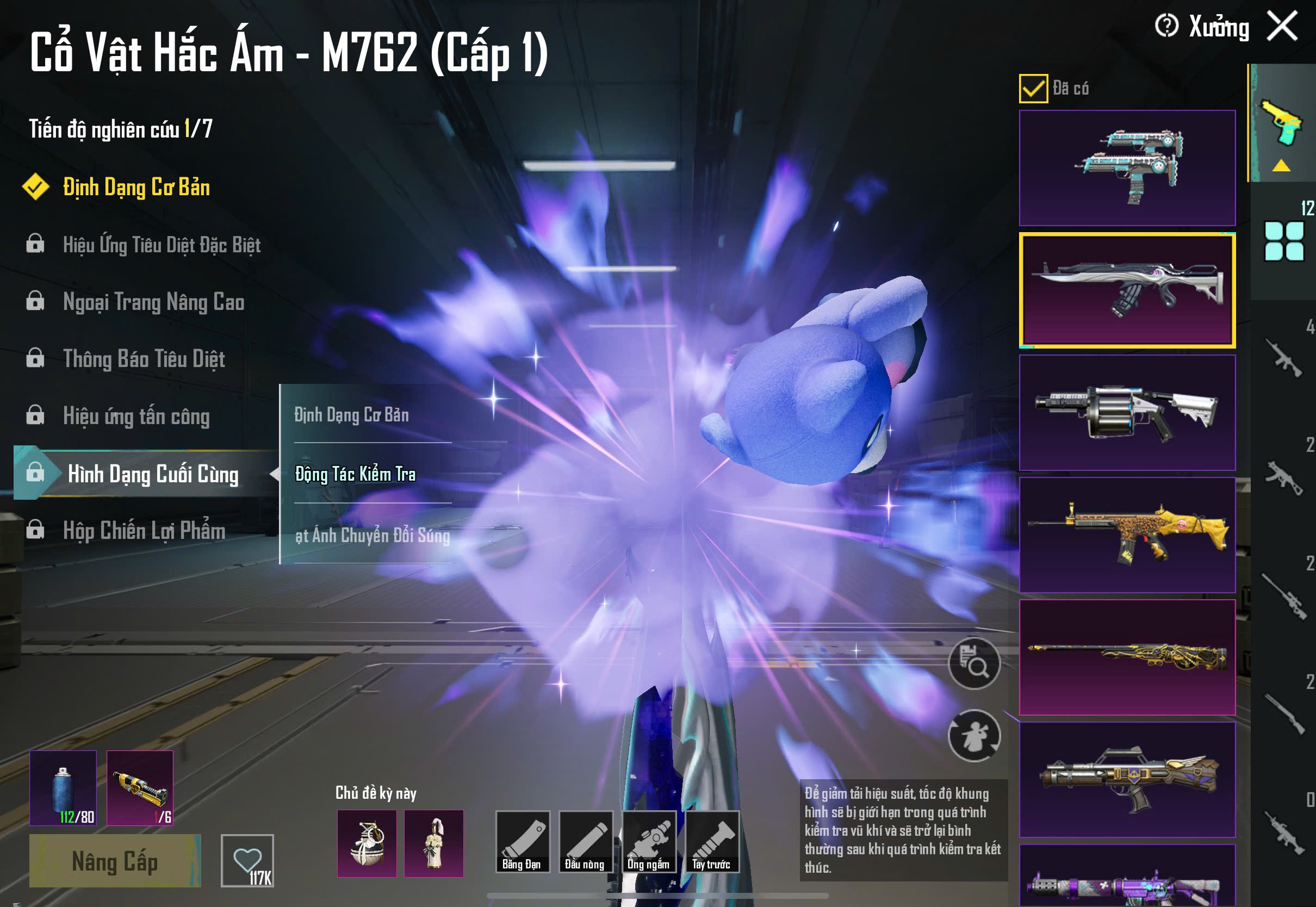Close the workshop screen
The height and width of the screenshot is (907, 1316).
tap(1282, 26)
